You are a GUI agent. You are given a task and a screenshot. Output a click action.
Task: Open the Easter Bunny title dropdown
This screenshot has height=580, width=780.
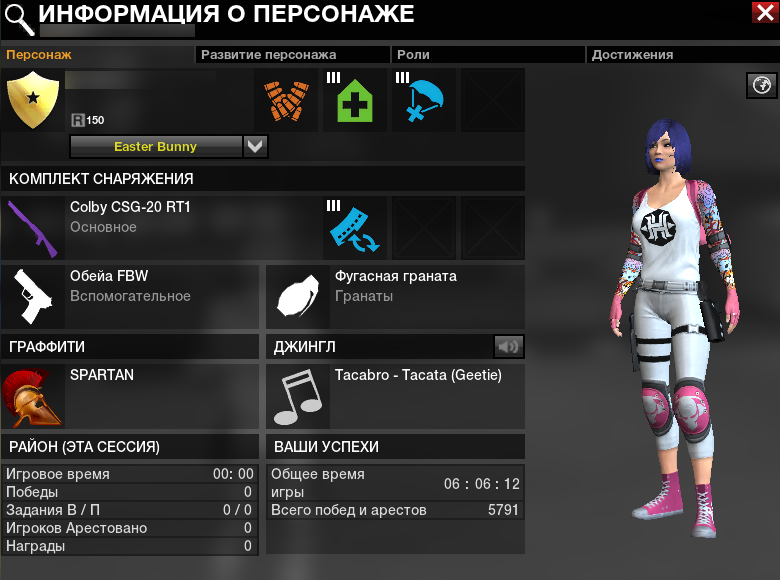256,146
